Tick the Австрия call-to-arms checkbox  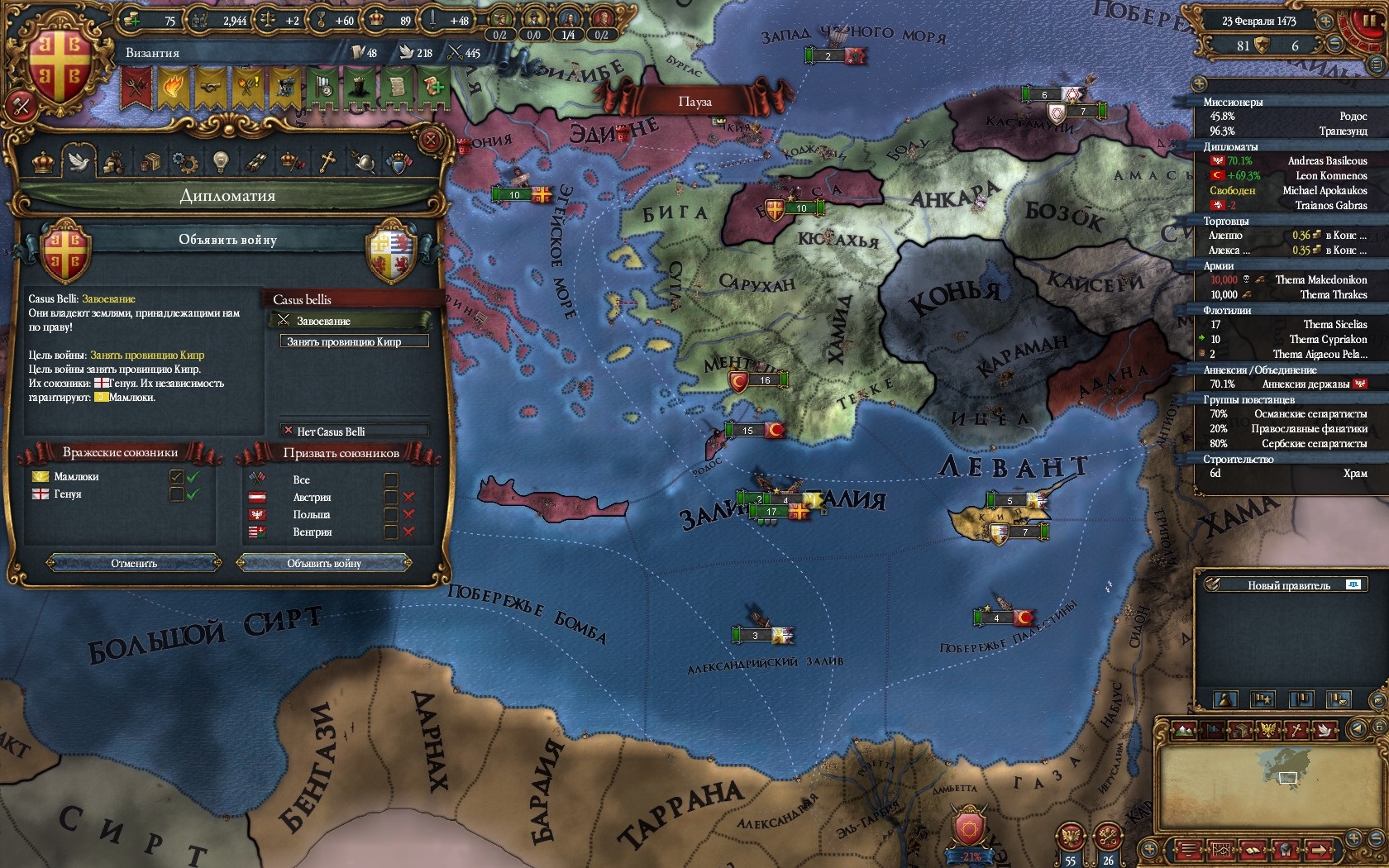pyautogui.click(x=391, y=498)
